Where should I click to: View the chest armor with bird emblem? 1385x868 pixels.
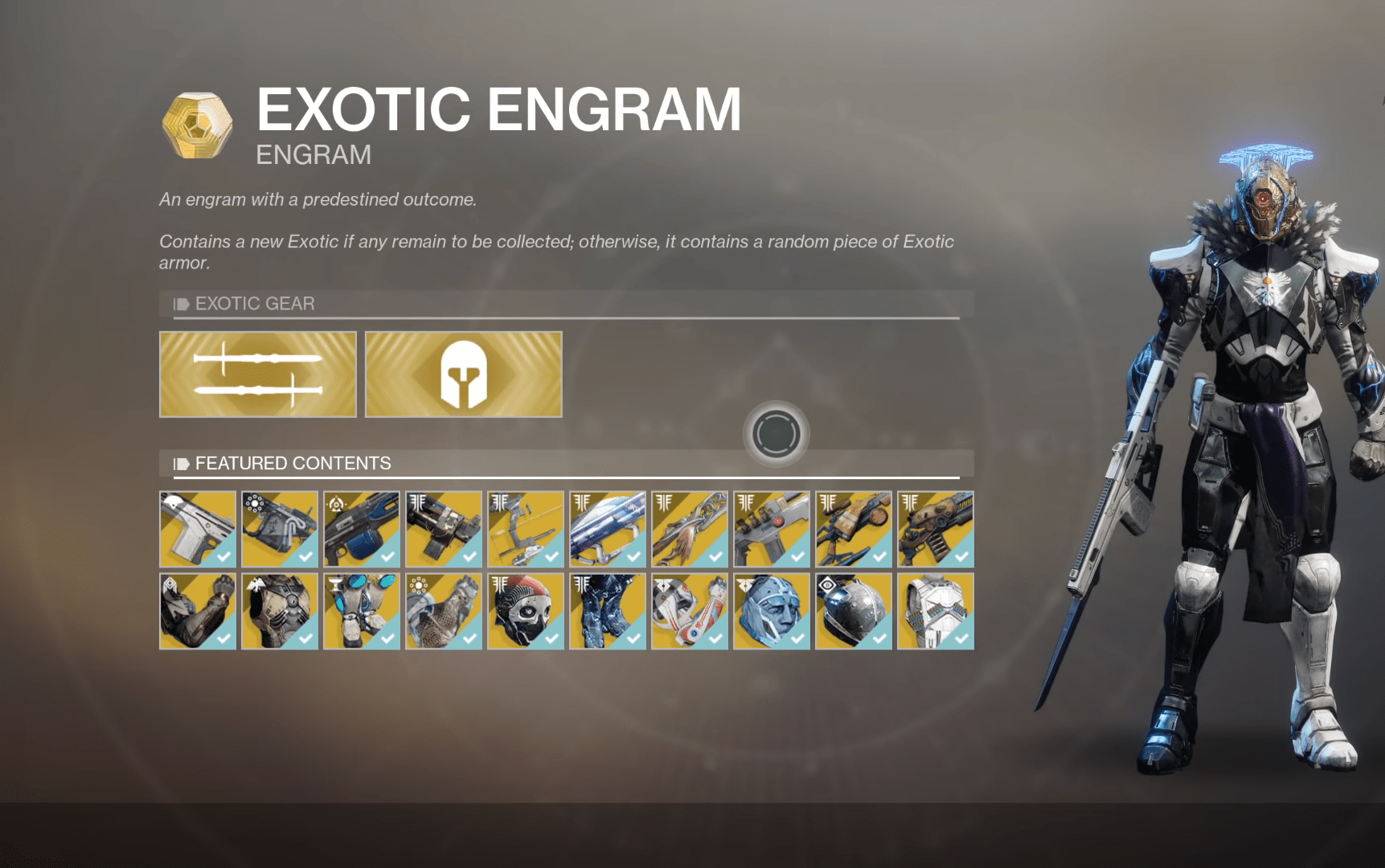[280, 611]
